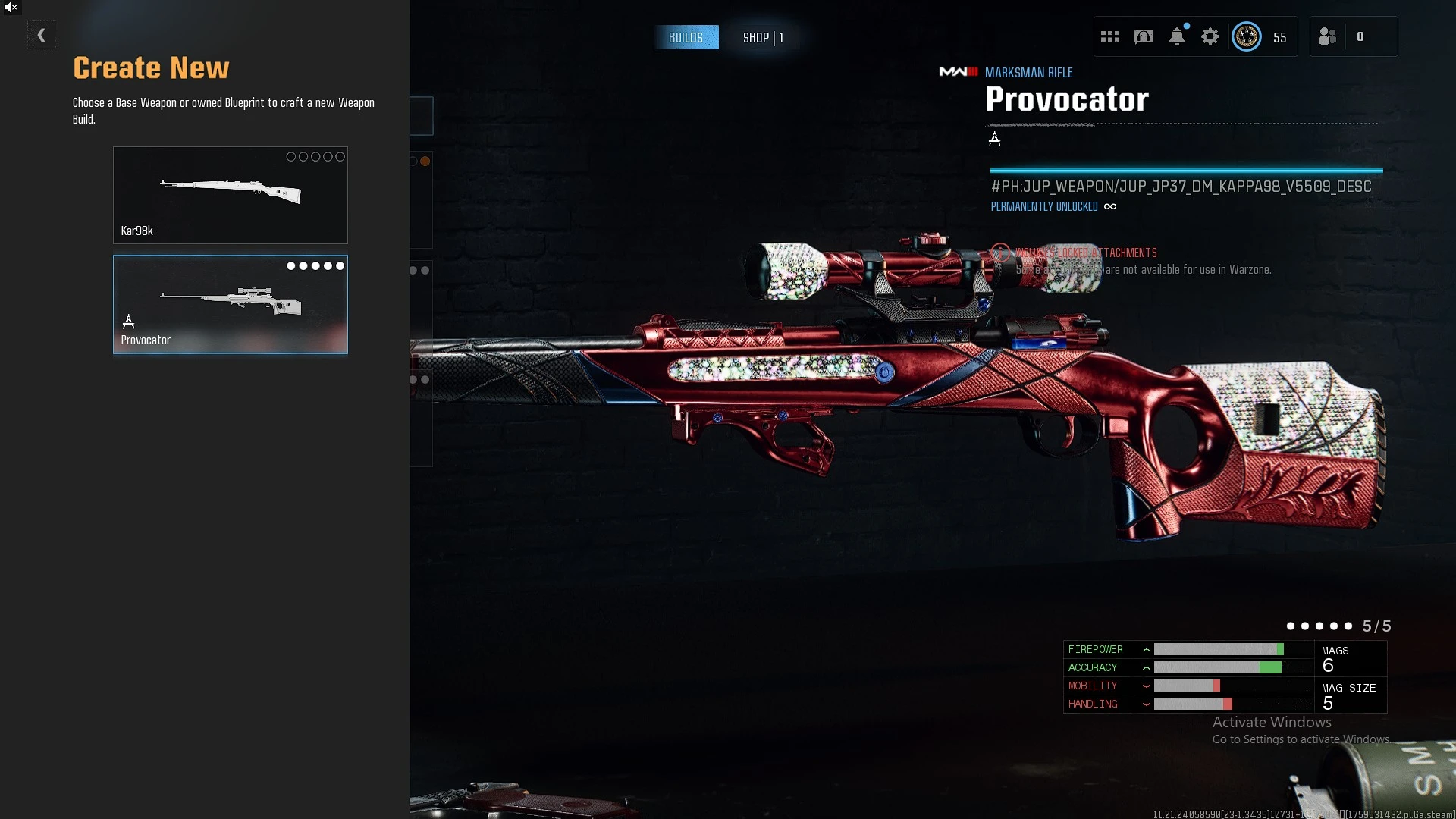
Task: Toggle the muted speaker icon
Action: pos(11,8)
